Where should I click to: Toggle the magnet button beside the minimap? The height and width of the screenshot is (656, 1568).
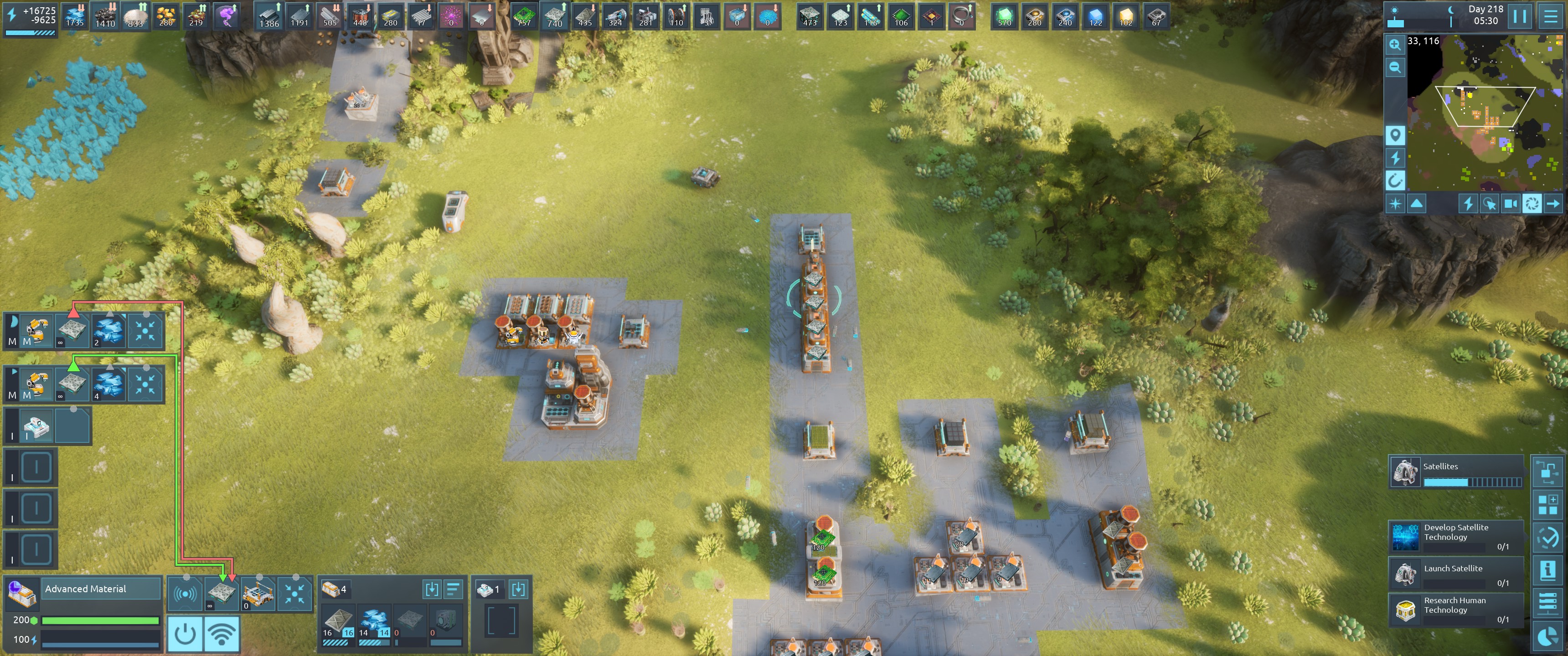tap(1394, 180)
